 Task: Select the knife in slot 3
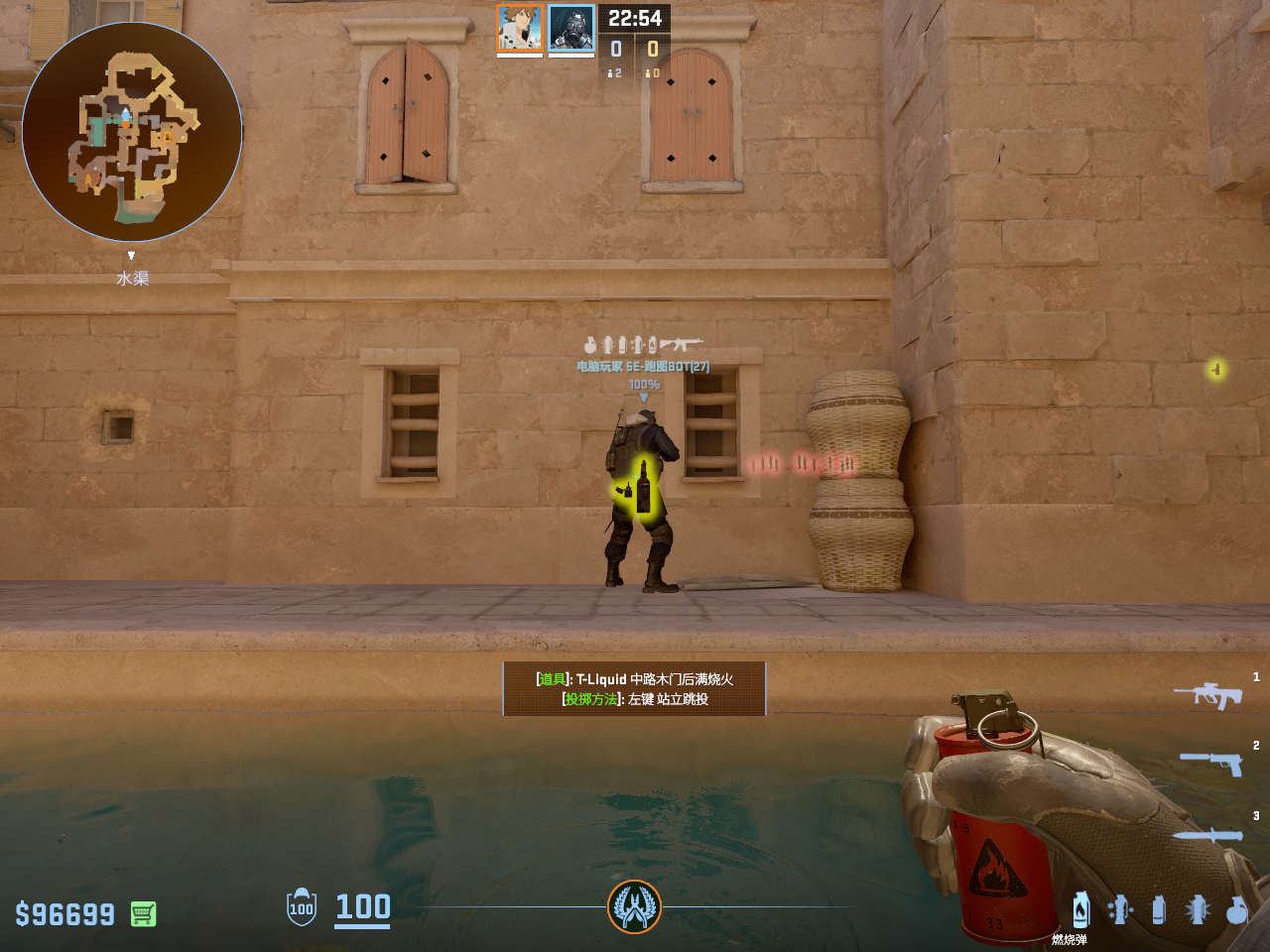click(x=1208, y=835)
